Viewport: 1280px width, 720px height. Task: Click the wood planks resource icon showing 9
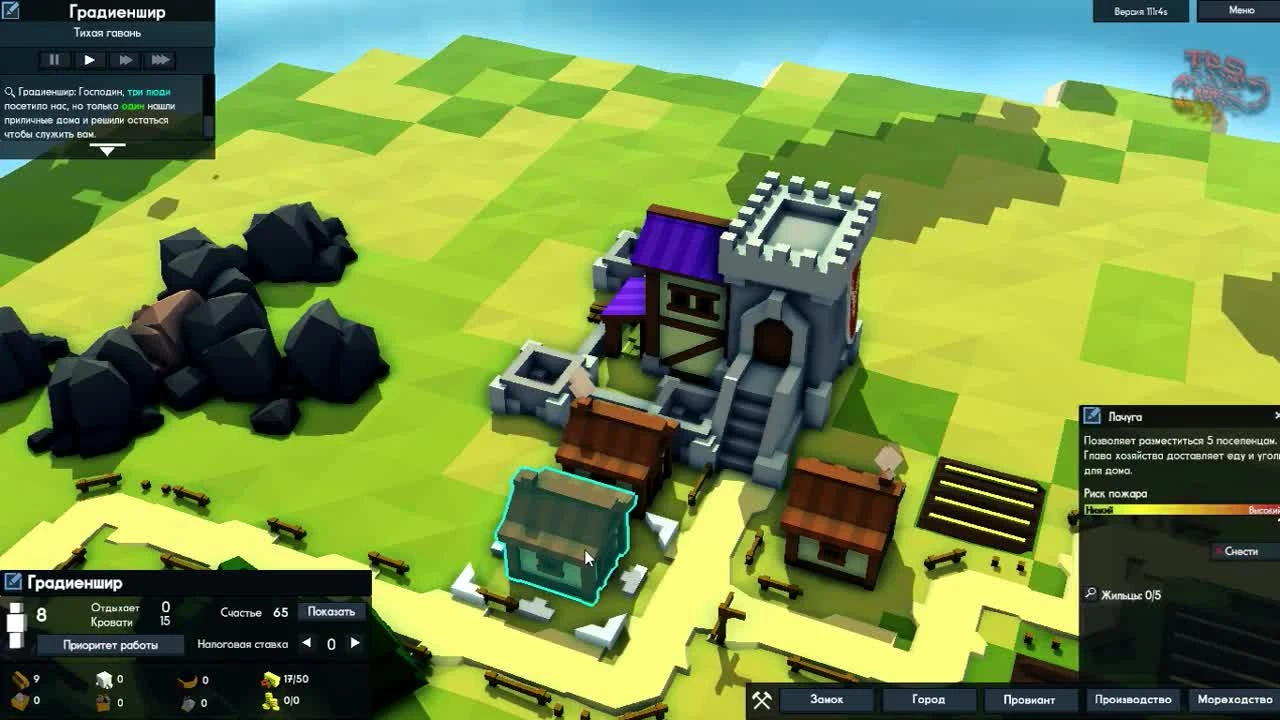click(x=19, y=678)
